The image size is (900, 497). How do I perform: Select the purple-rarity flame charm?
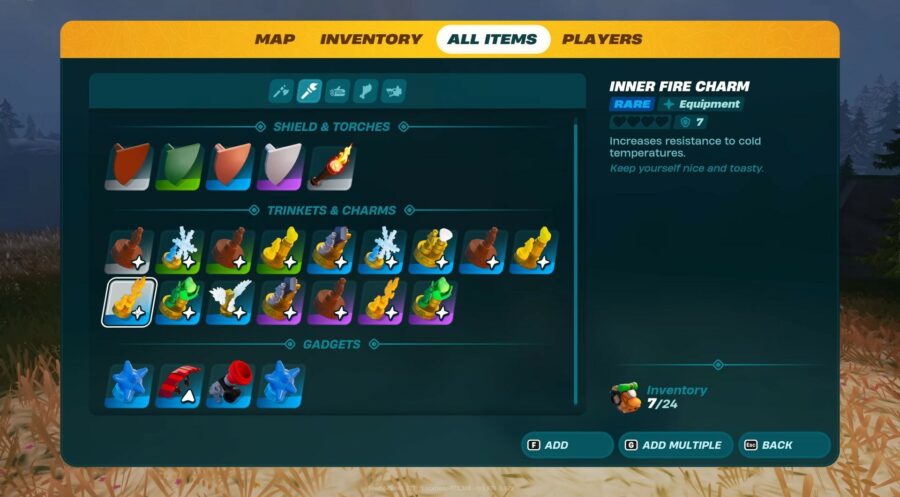383,302
